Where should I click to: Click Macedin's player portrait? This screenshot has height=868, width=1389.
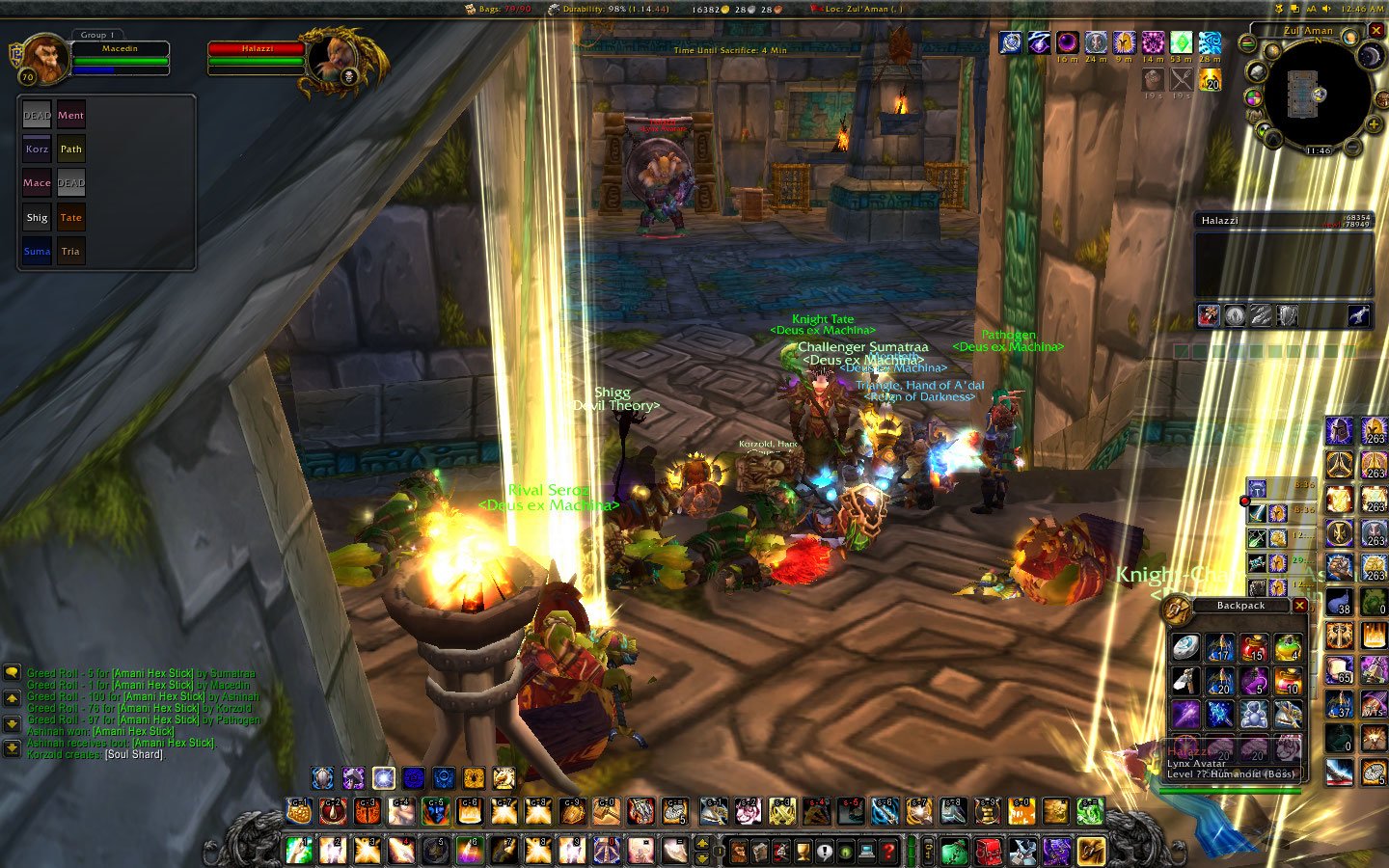[44, 58]
